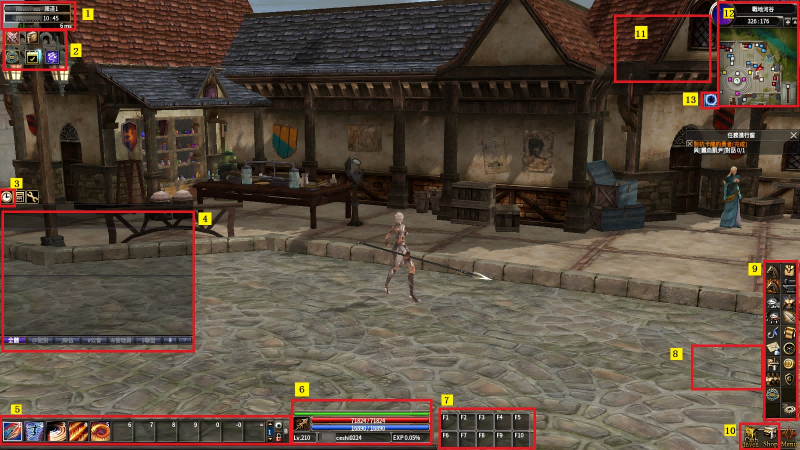Toggle the quest tracker checkbox
The height and width of the screenshot is (450, 800).
point(689,144)
